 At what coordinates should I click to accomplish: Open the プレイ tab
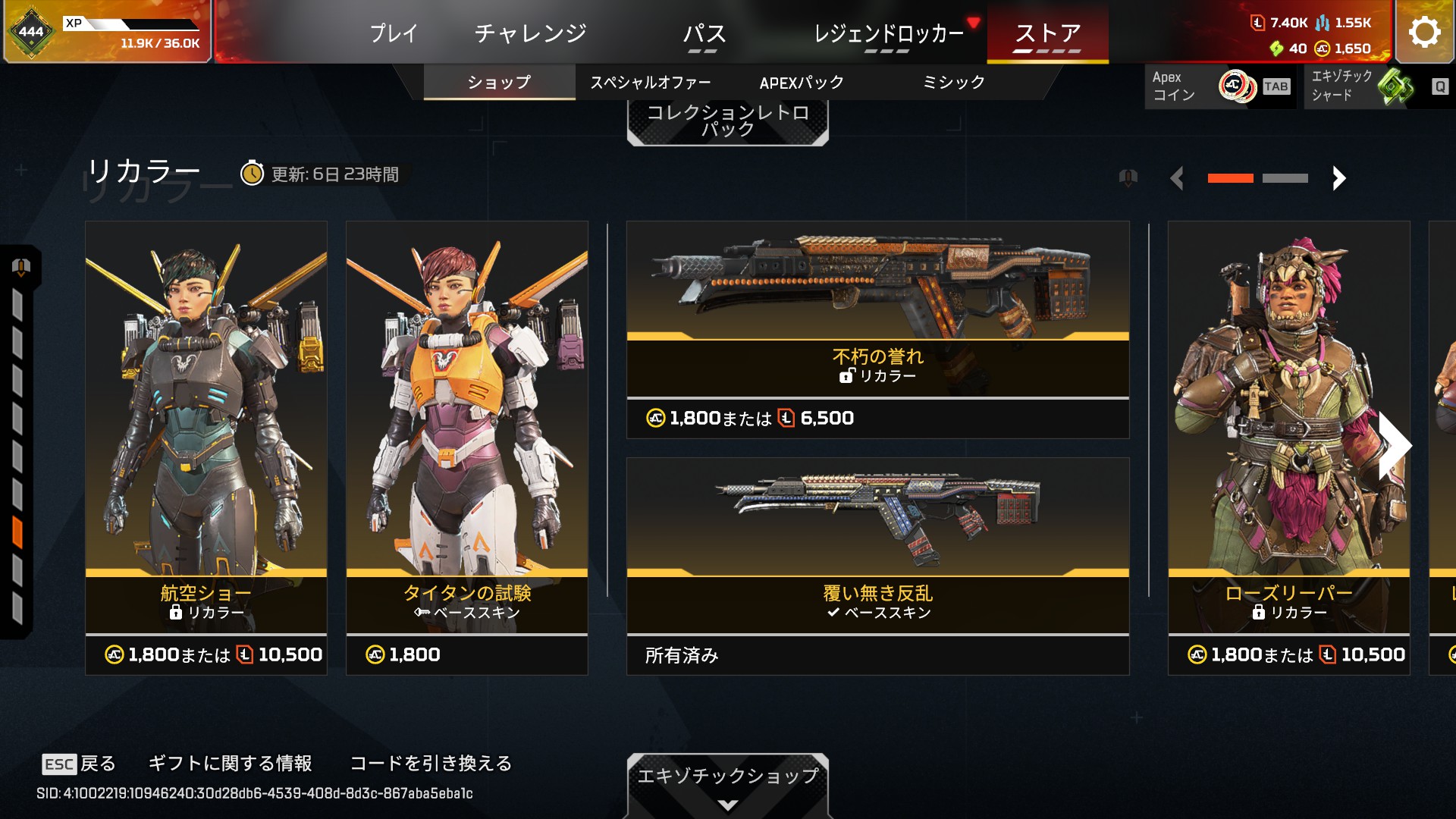coord(394,33)
